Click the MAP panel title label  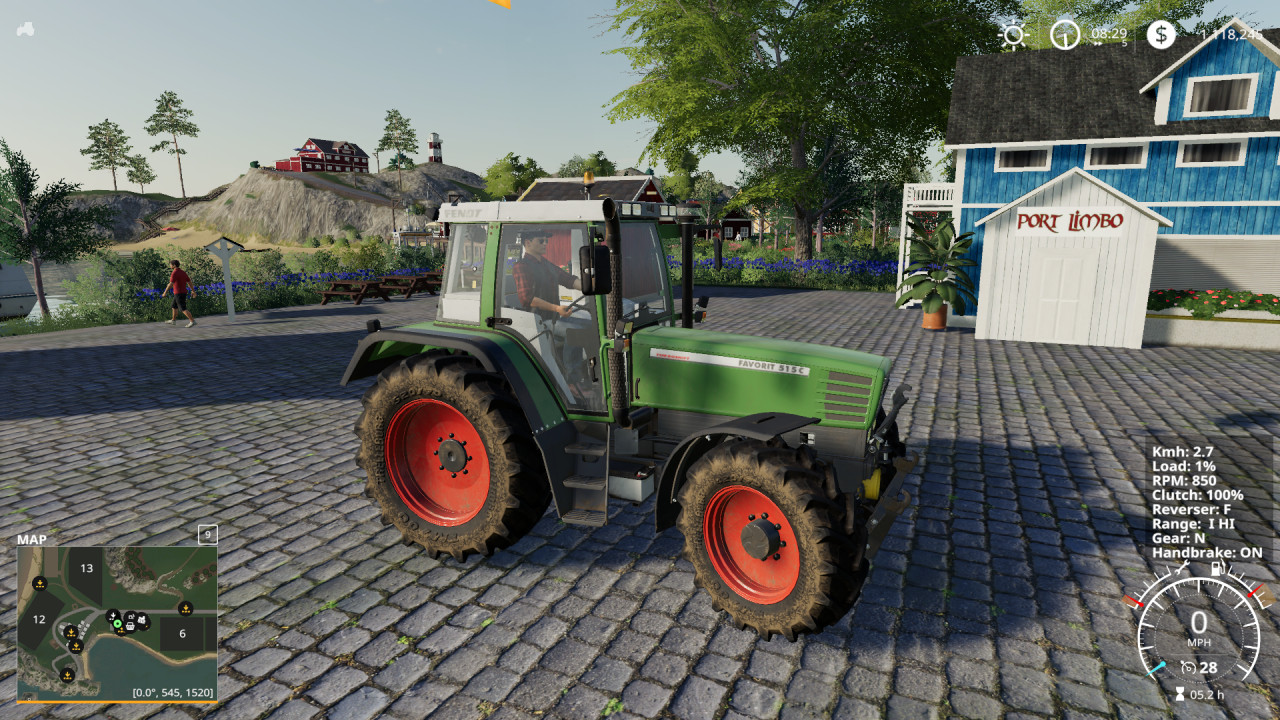coord(30,539)
